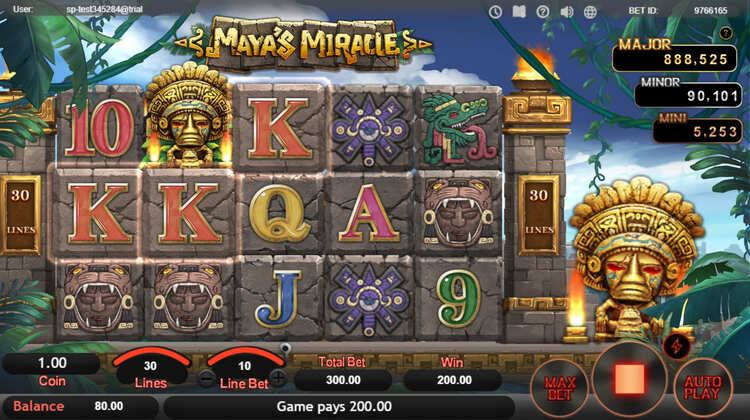Toggle the sound speaker icon

click(567, 12)
